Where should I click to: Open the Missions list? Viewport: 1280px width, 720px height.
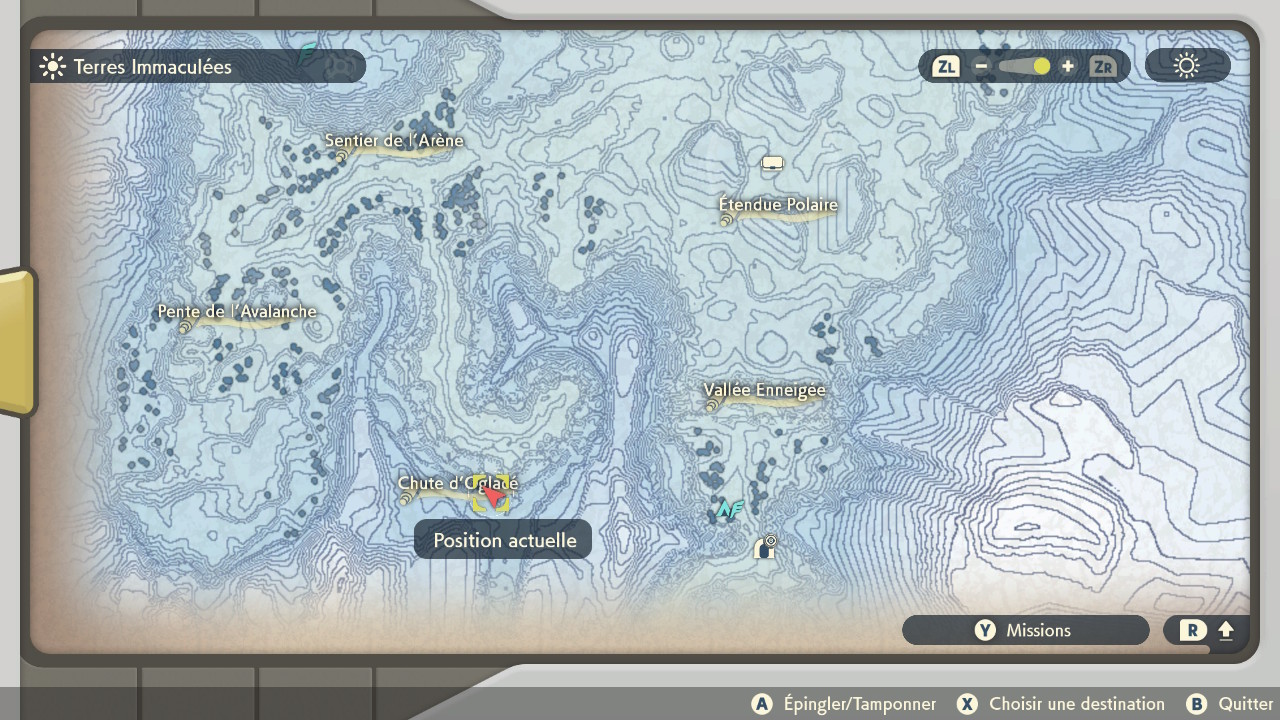[x=1025, y=630]
